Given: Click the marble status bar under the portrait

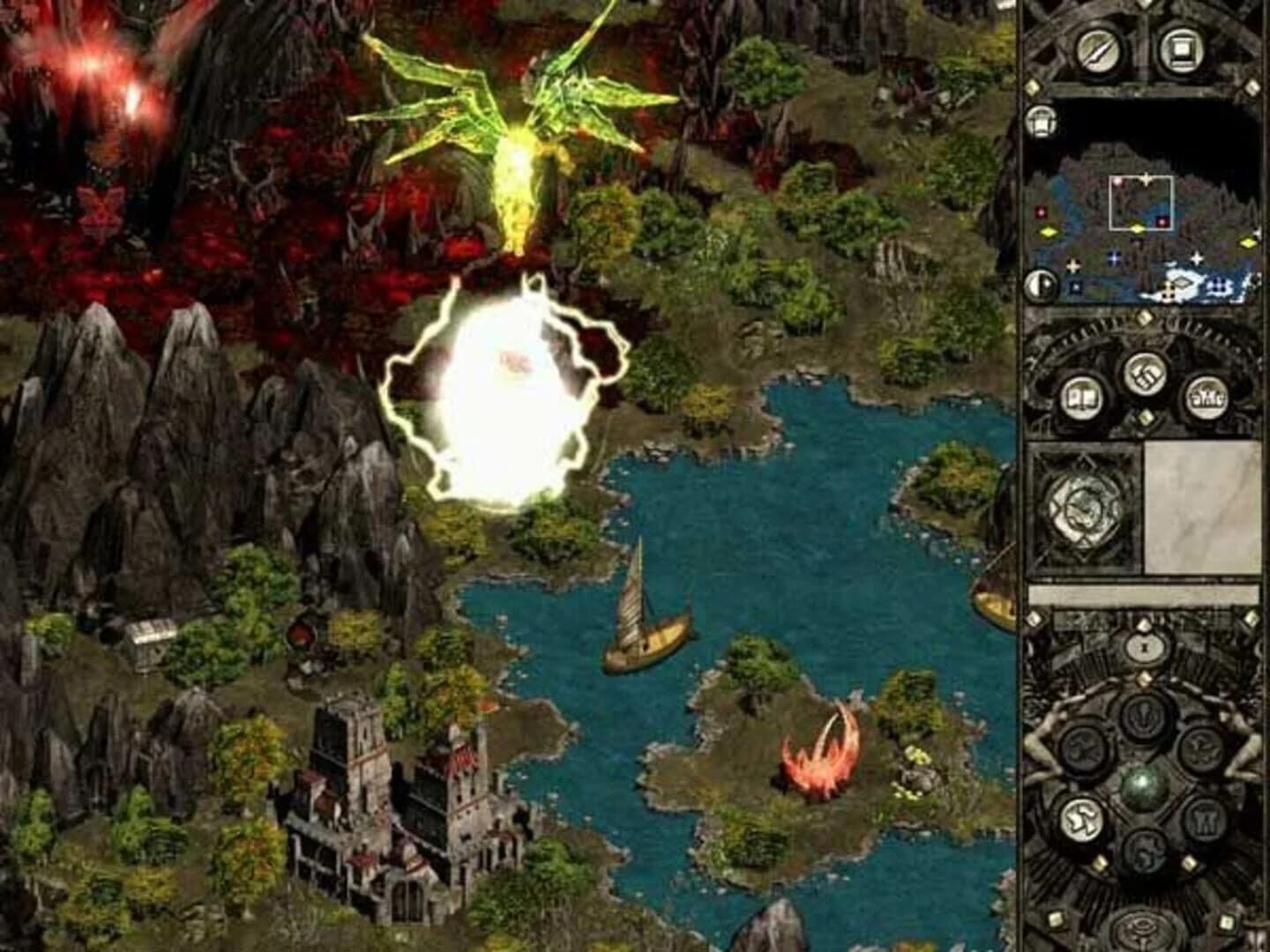Looking at the screenshot, I should [1141, 592].
